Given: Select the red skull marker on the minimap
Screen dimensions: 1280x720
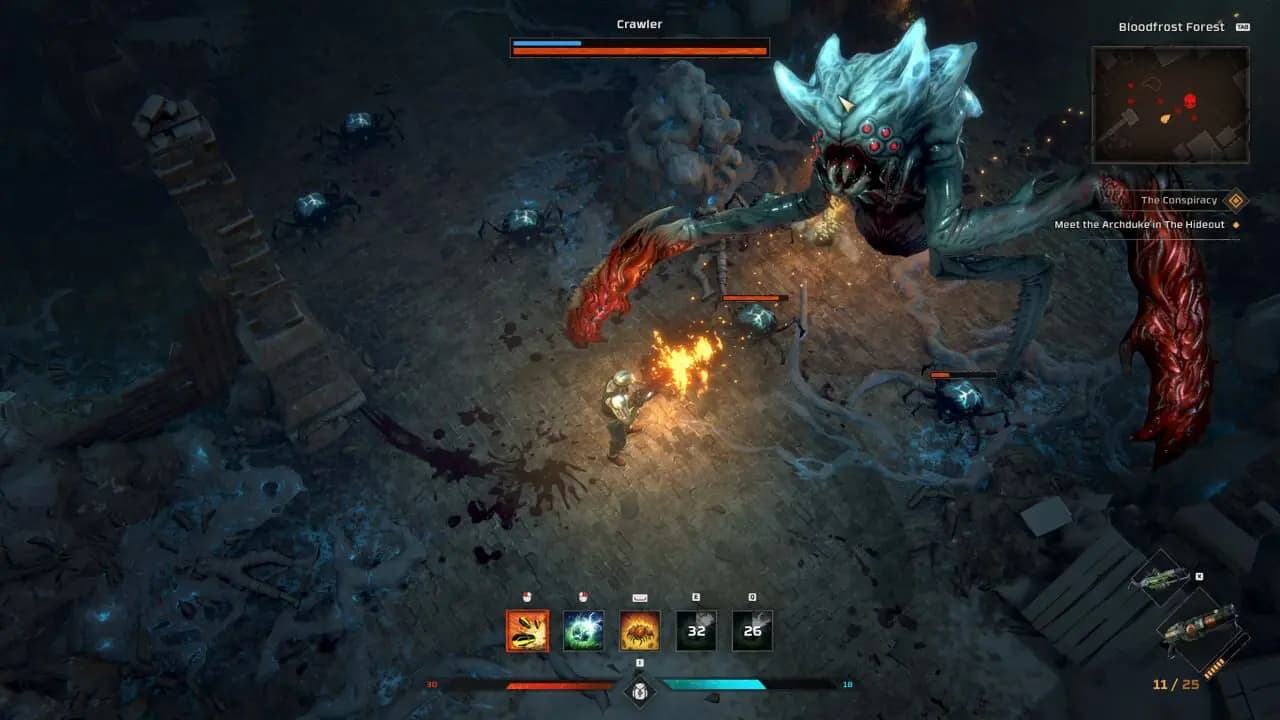Looking at the screenshot, I should [x=1189, y=100].
